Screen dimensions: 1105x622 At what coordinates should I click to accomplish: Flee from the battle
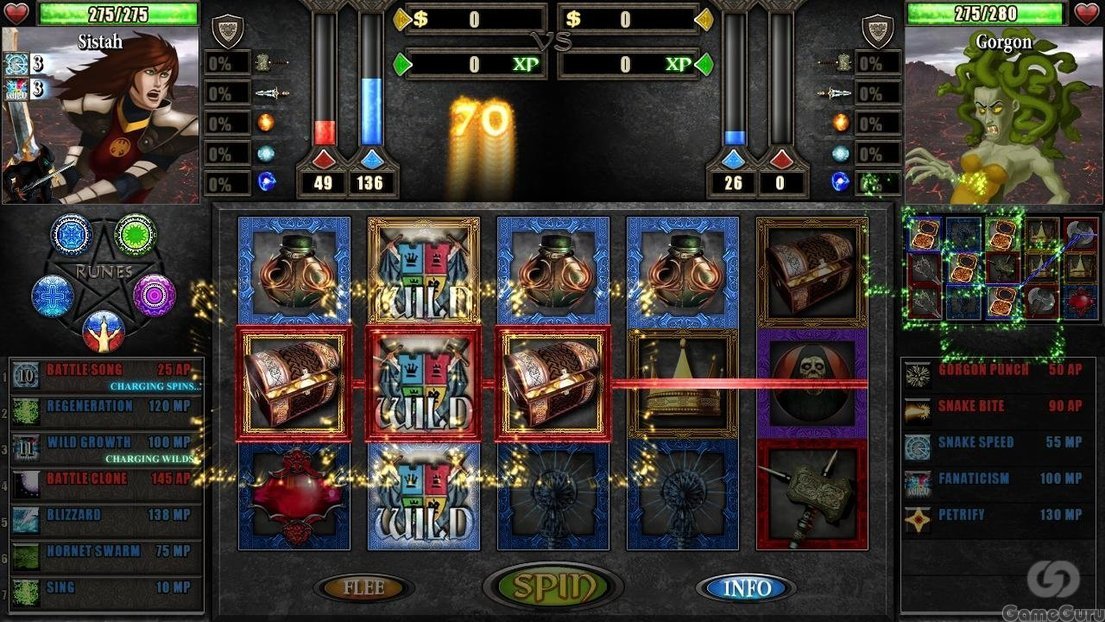(364, 587)
